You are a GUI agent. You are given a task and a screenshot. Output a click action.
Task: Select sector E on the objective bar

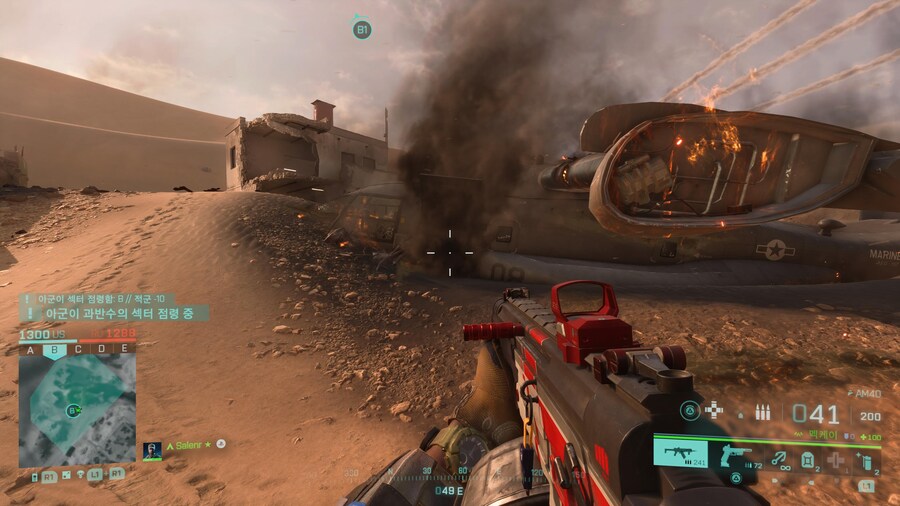click(x=123, y=349)
